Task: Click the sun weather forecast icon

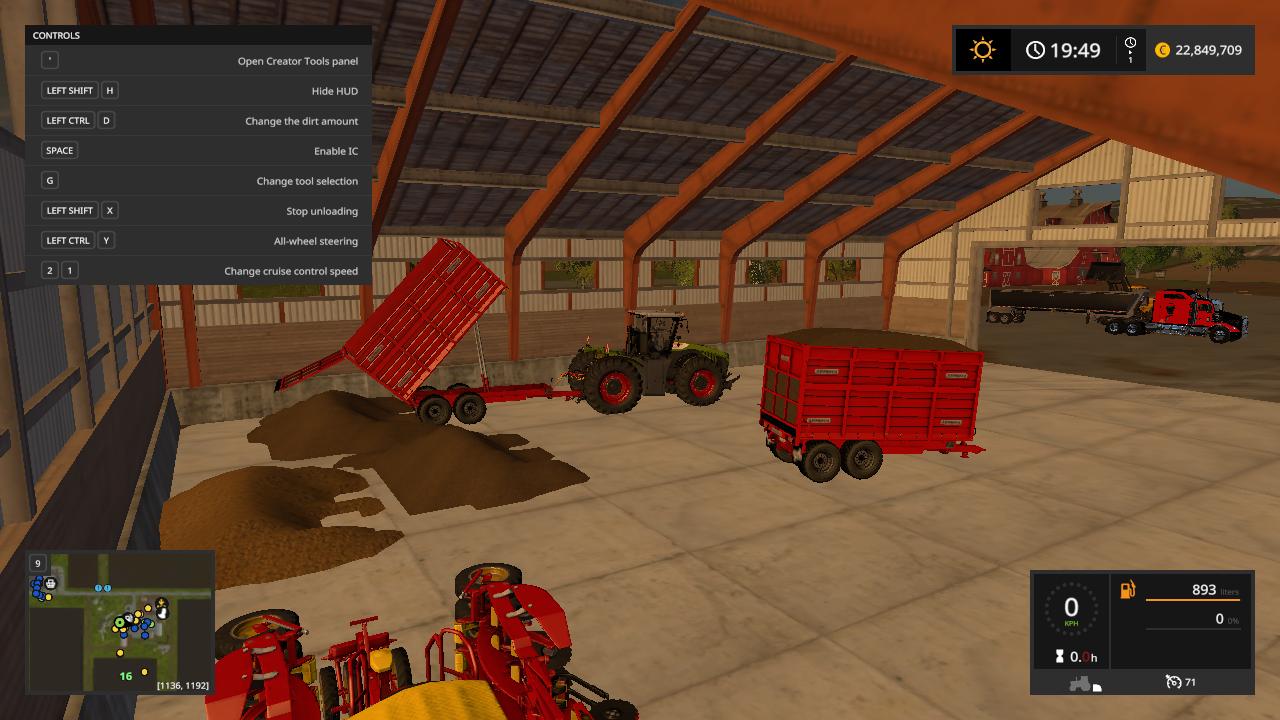Action: pos(983,49)
